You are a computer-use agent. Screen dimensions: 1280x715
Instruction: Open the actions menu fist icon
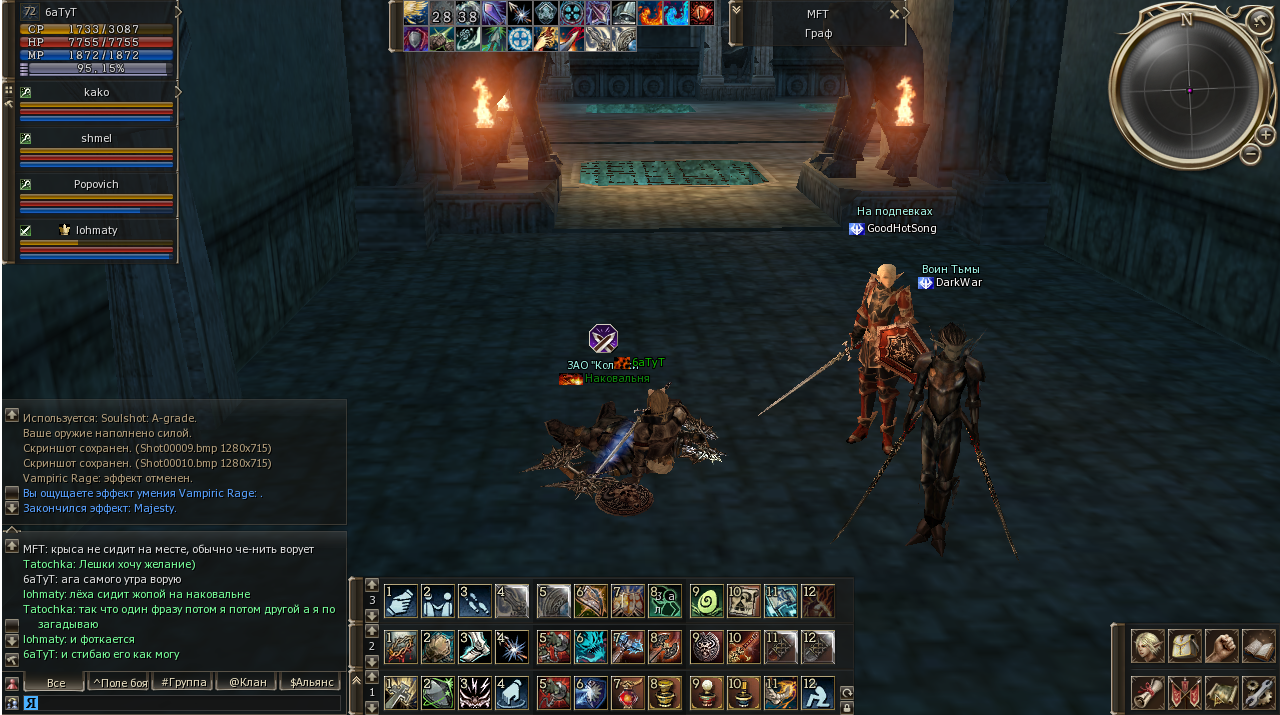1221,646
